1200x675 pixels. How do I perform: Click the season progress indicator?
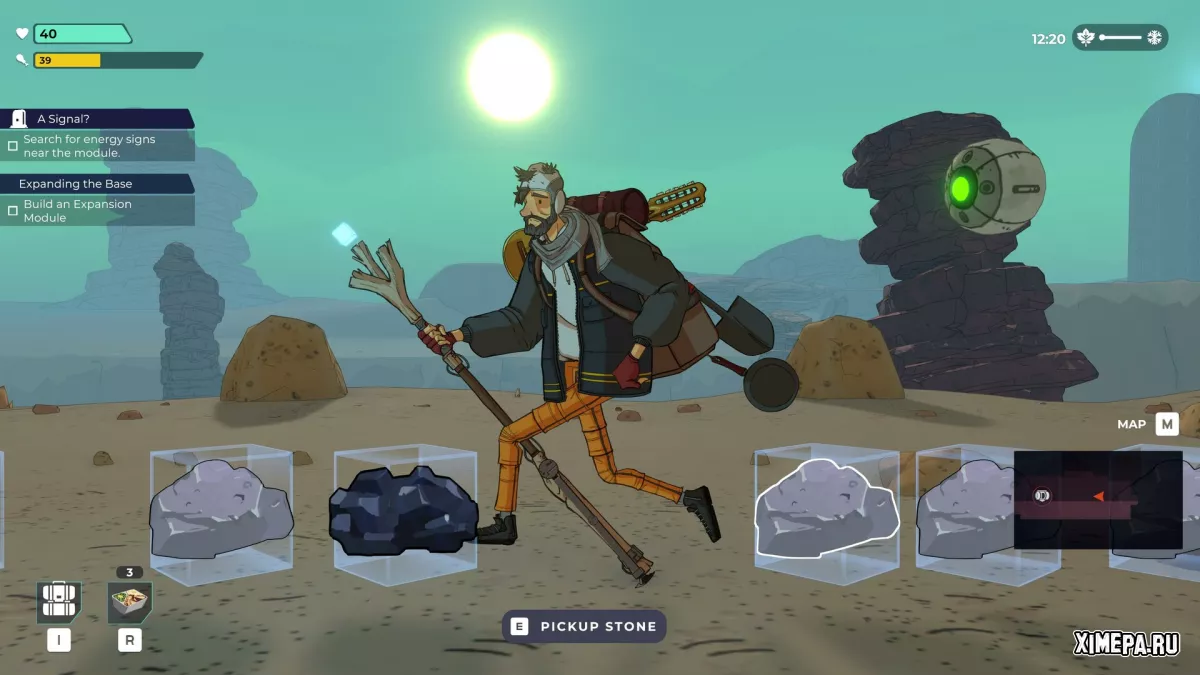(1120, 38)
